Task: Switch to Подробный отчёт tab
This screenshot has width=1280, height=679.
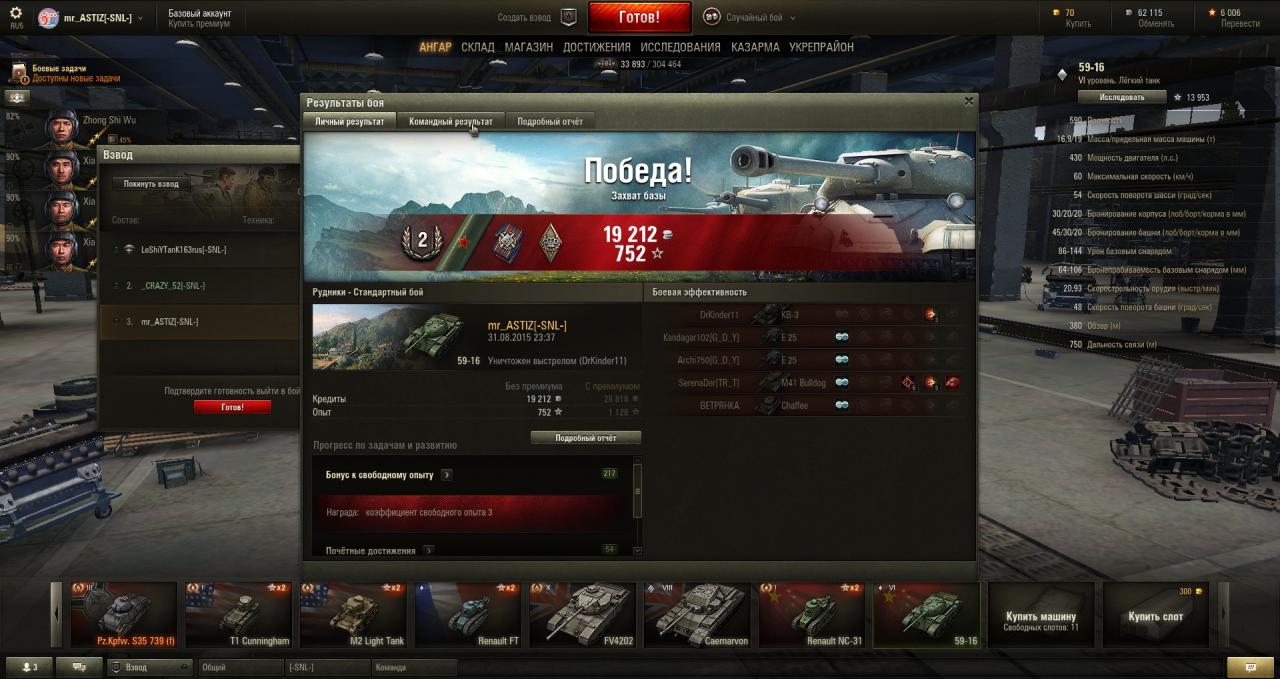Action: 550,121
